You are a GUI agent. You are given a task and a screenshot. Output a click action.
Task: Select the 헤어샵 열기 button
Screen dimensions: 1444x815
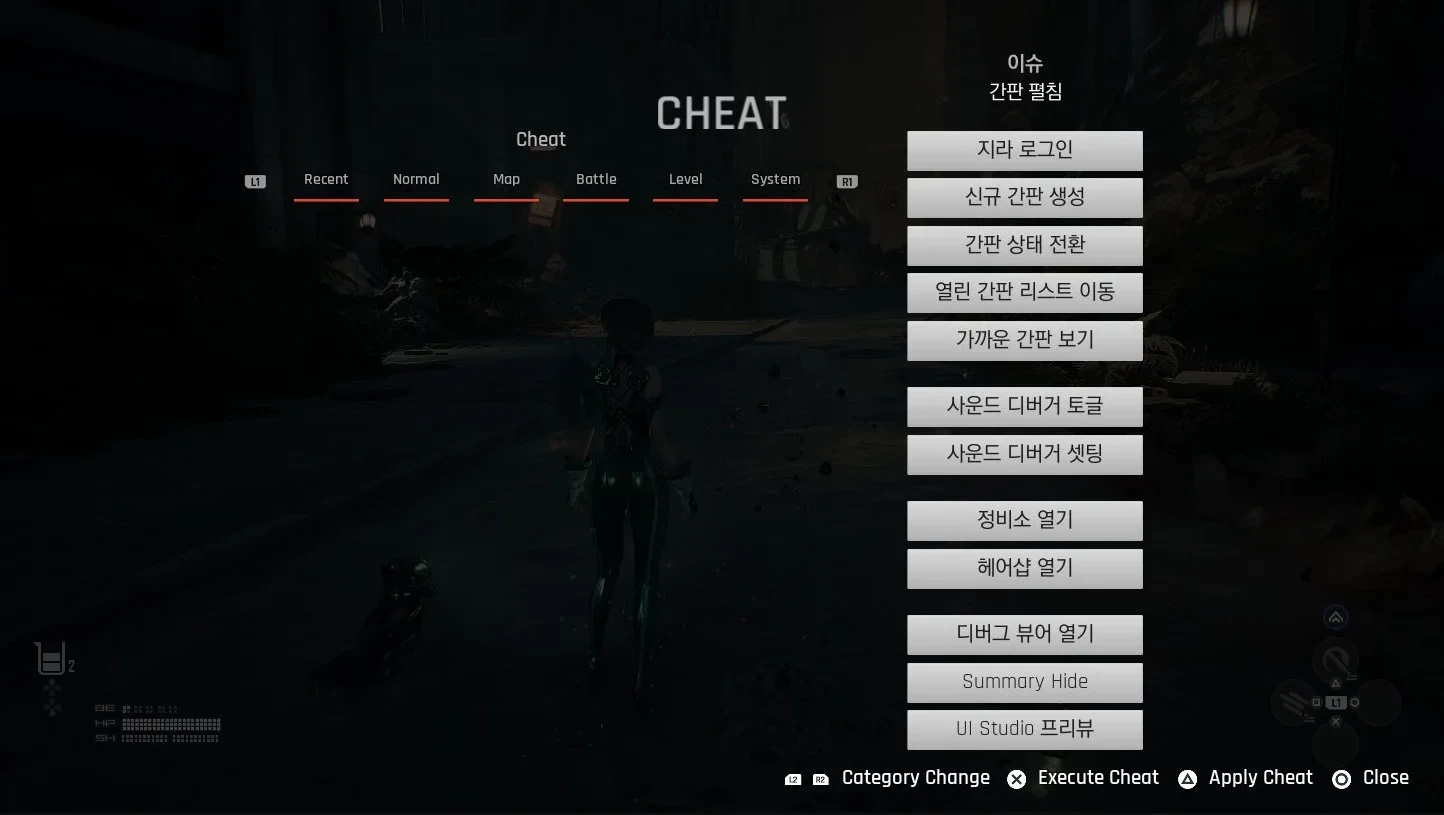point(1024,568)
